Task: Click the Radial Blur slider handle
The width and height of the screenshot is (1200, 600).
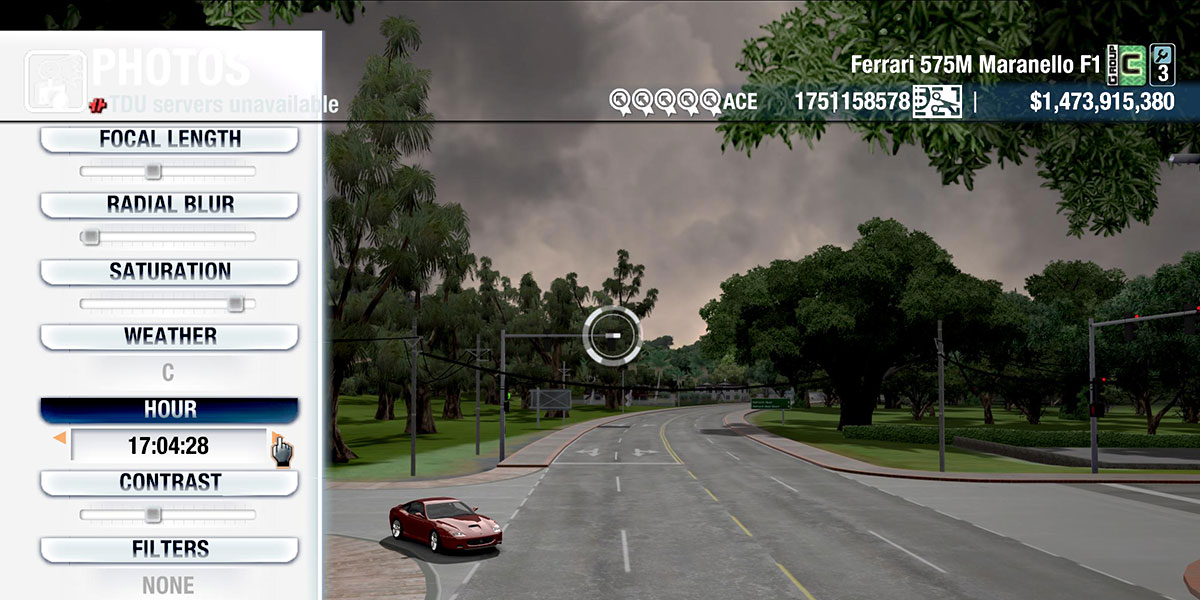Action: click(90, 237)
